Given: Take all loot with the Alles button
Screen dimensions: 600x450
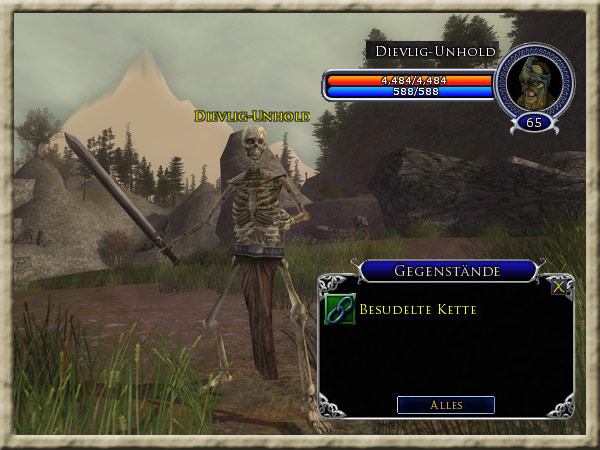Looking at the screenshot, I should pyautogui.click(x=446, y=405).
